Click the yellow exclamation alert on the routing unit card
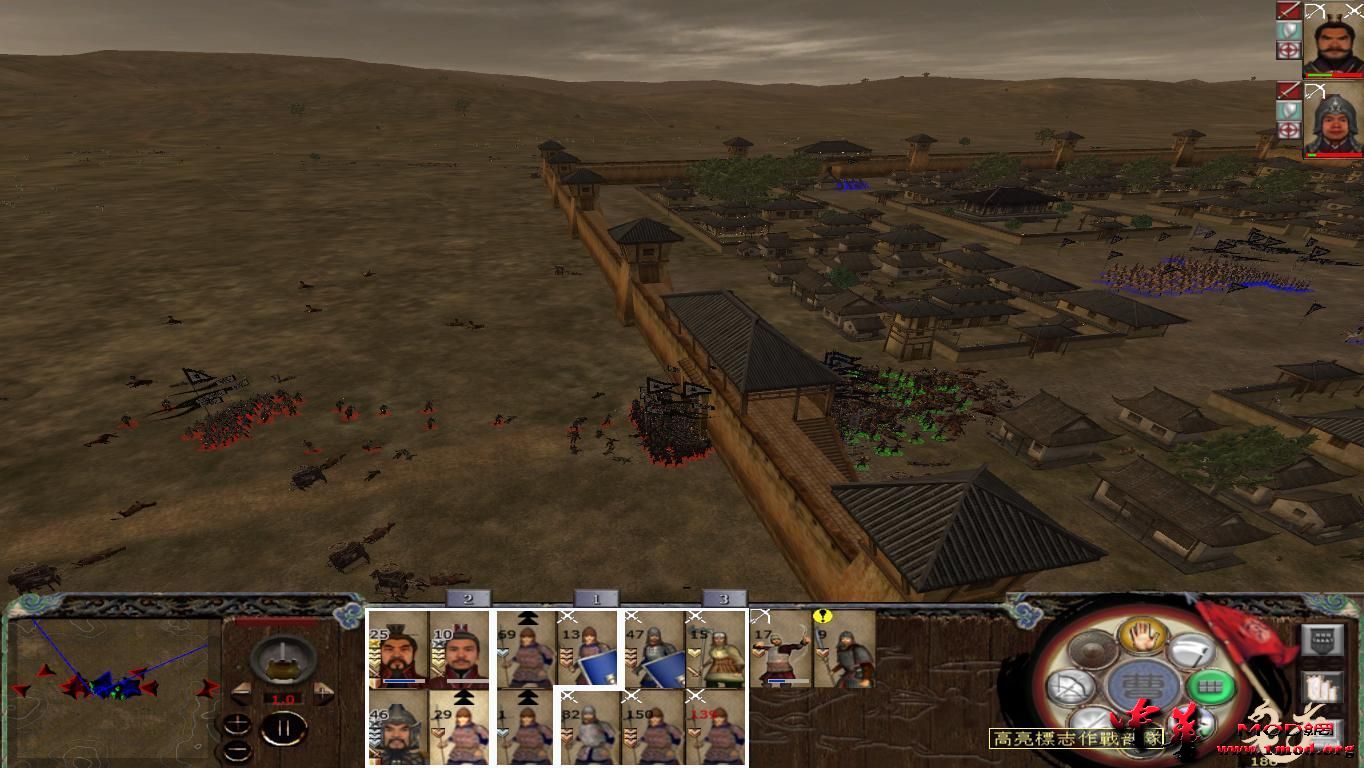Screen dimensions: 1364x768 pyautogui.click(x=822, y=616)
